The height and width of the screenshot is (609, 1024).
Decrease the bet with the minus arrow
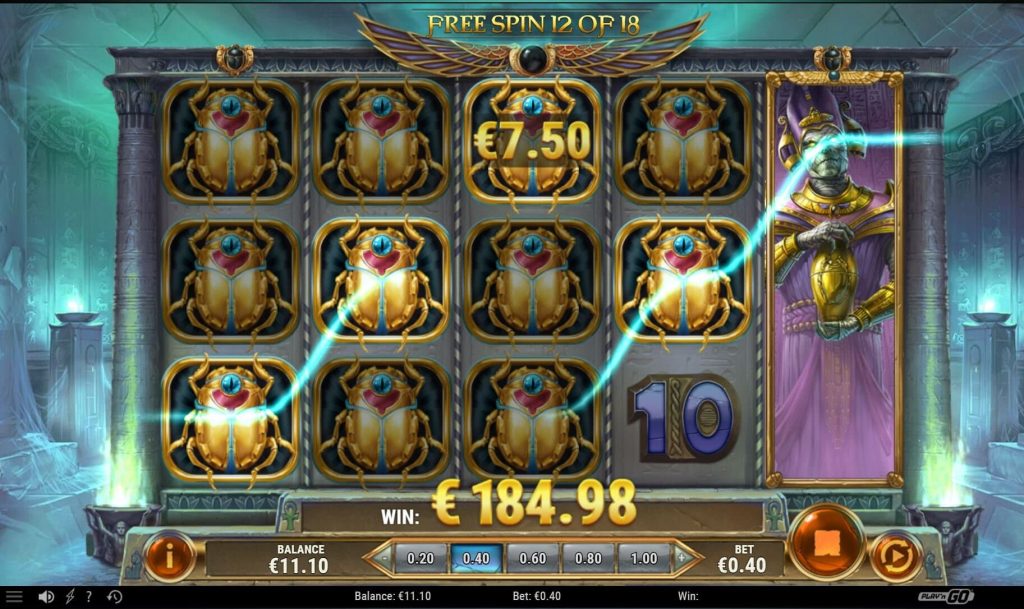pos(379,557)
